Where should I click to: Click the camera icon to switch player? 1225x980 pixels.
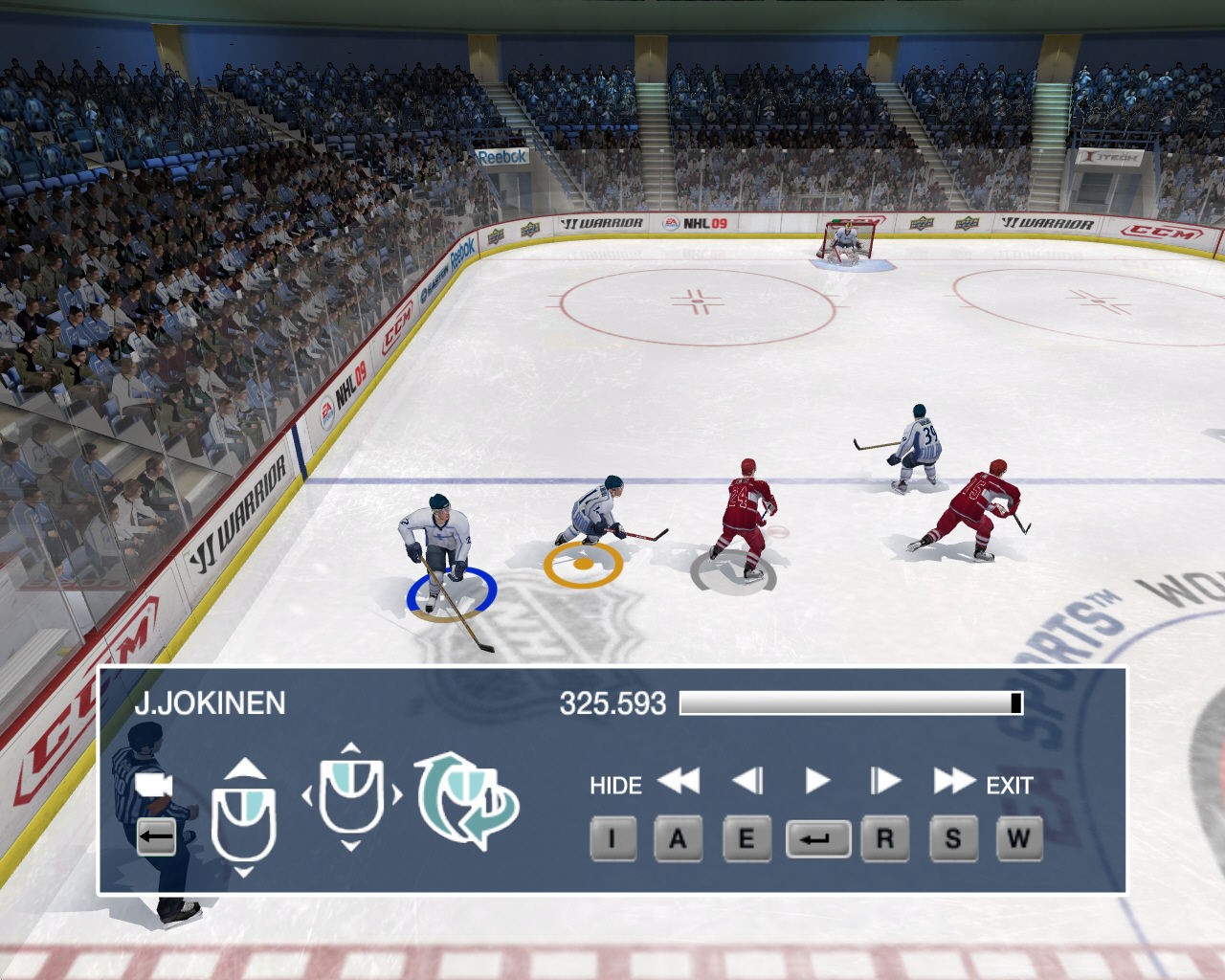[x=154, y=786]
